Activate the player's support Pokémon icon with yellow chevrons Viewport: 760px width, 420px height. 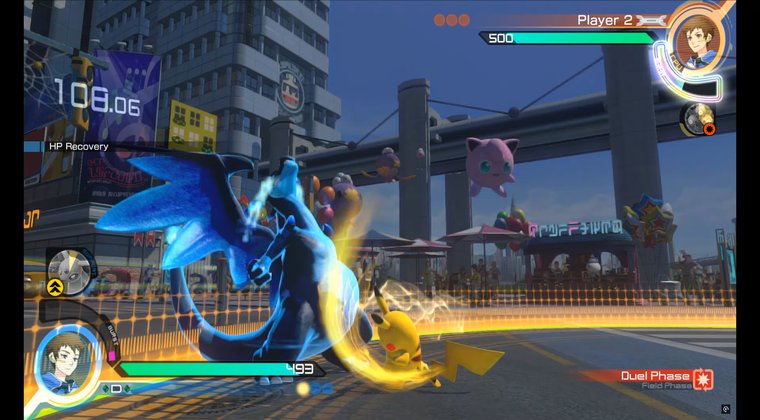pos(71,269)
